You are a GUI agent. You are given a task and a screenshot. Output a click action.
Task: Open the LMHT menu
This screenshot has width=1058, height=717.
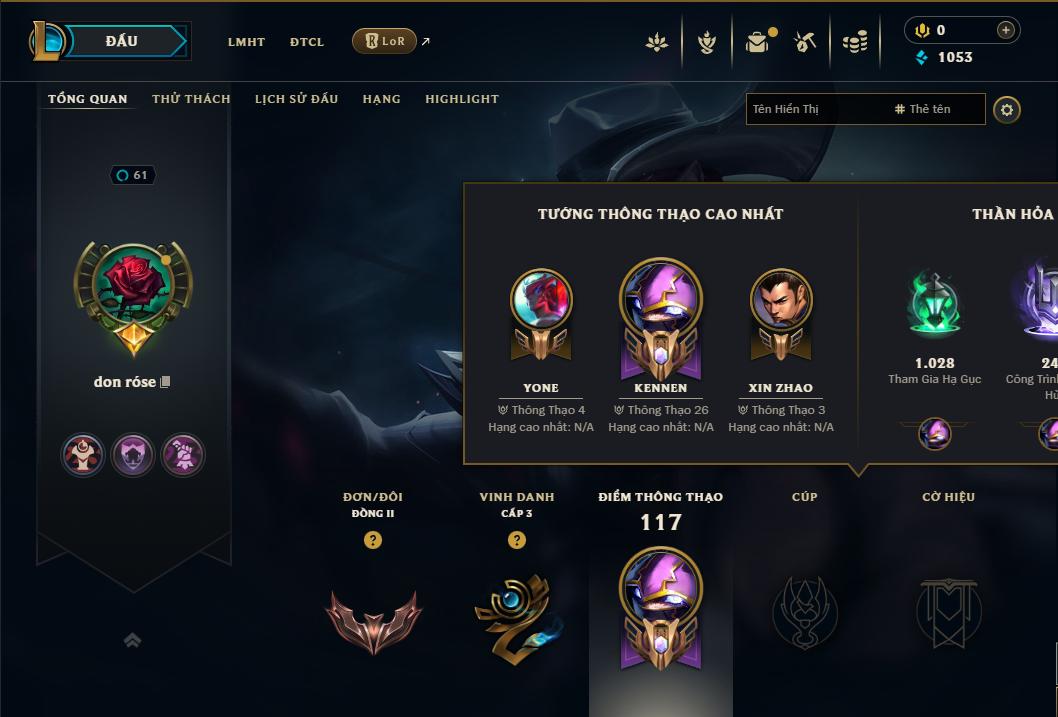(x=246, y=42)
